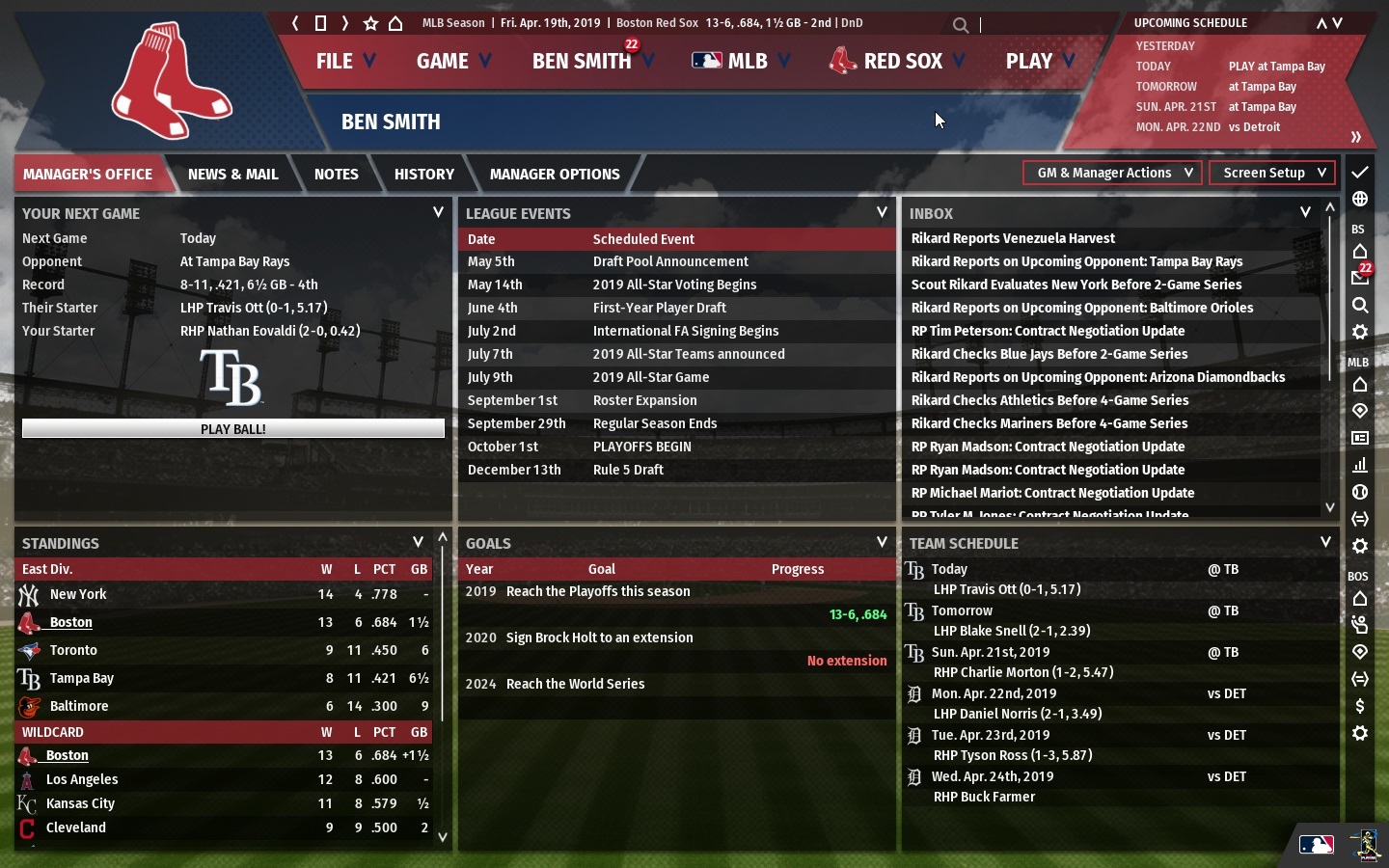Open the search magnifier in the top bar
Screen dimensions: 1389x868
[961, 25]
